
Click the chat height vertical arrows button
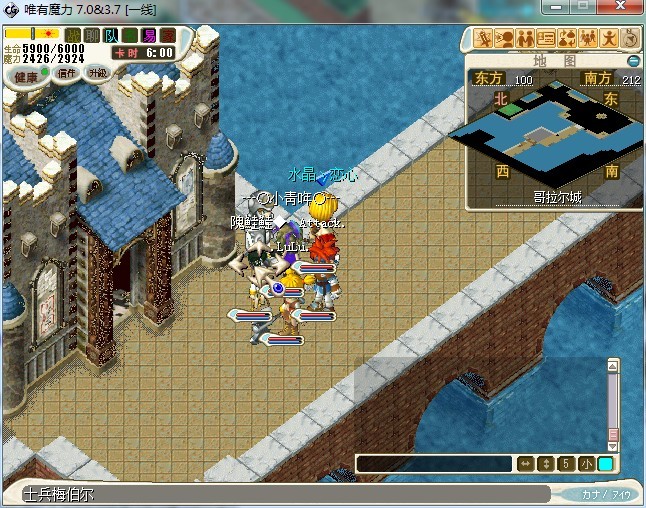tap(546, 464)
